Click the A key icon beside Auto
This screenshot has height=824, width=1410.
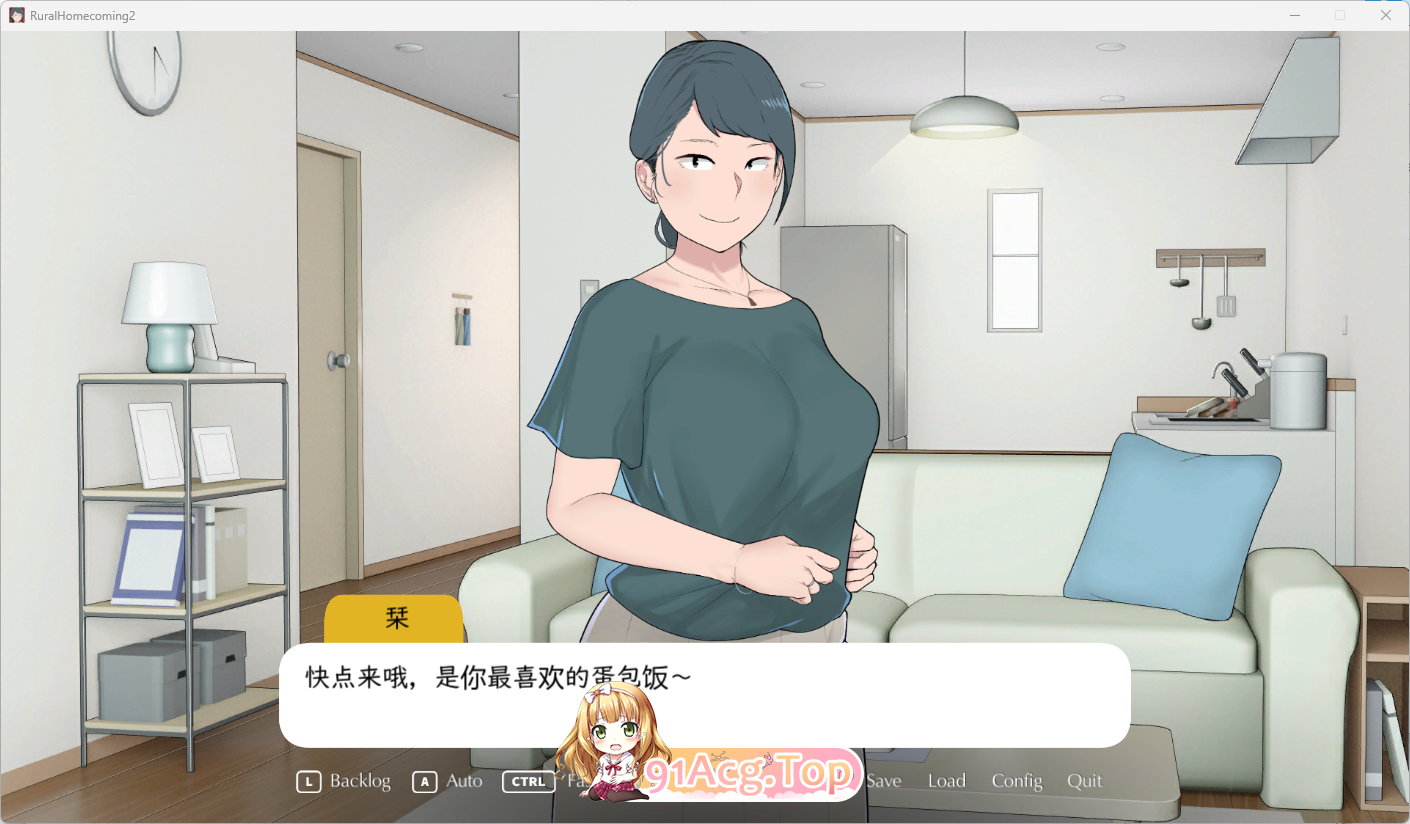[x=423, y=781]
